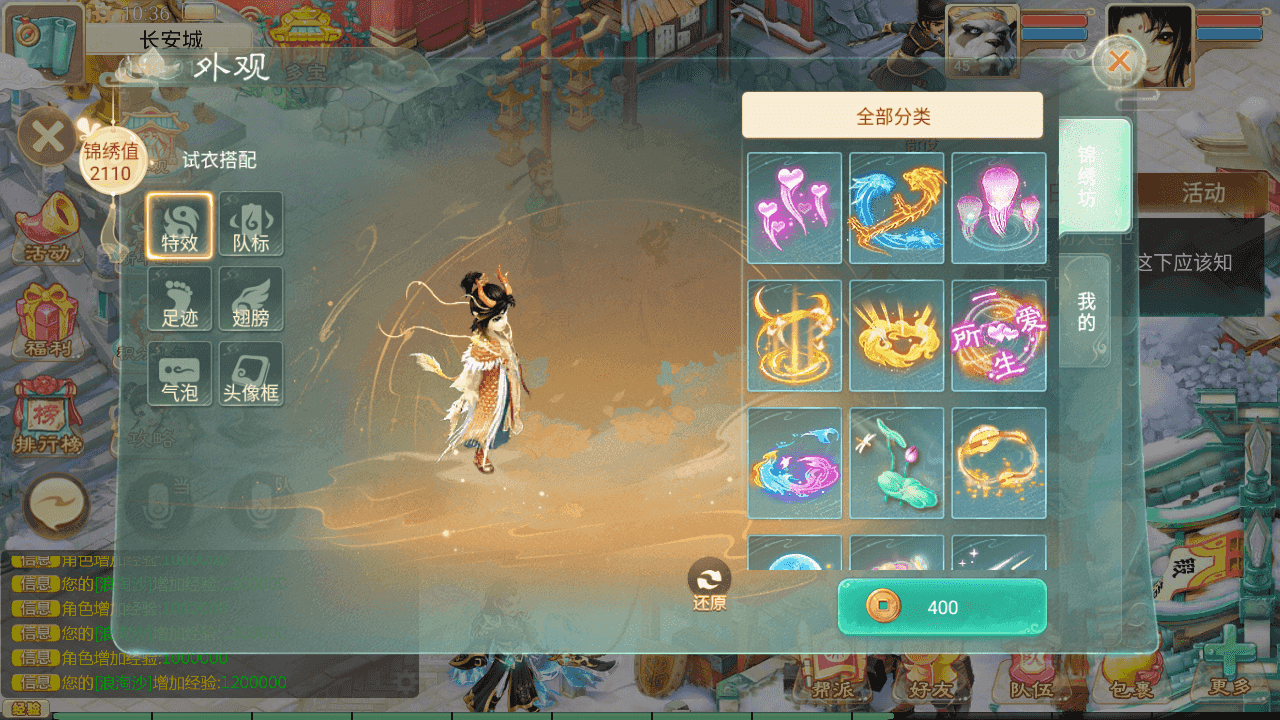Pick the lotus and dragonfly effect
The height and width of the screenshot is (720, 1280).
coord(897,463)
